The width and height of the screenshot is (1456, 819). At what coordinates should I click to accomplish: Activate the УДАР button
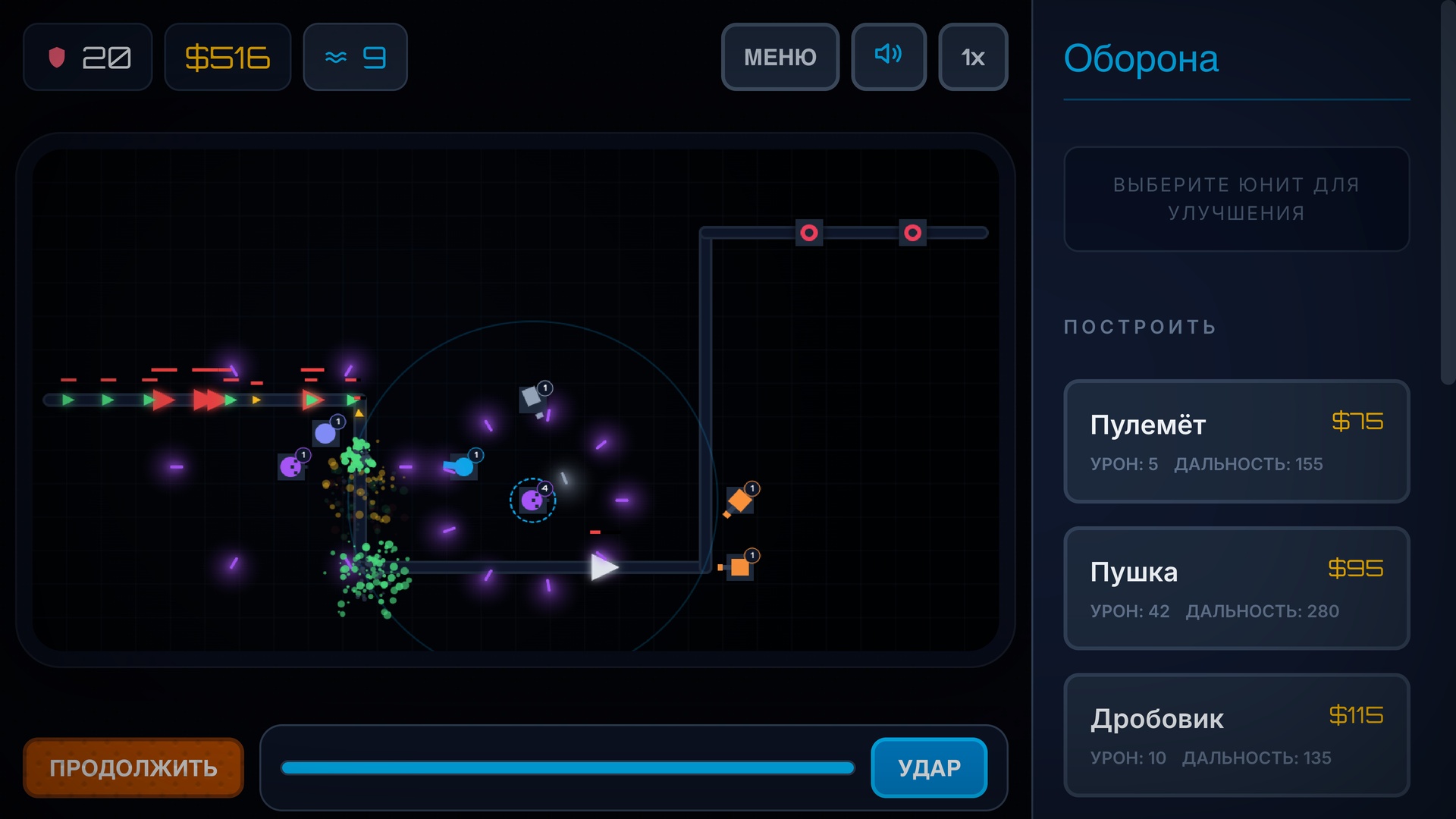point(928,767)
